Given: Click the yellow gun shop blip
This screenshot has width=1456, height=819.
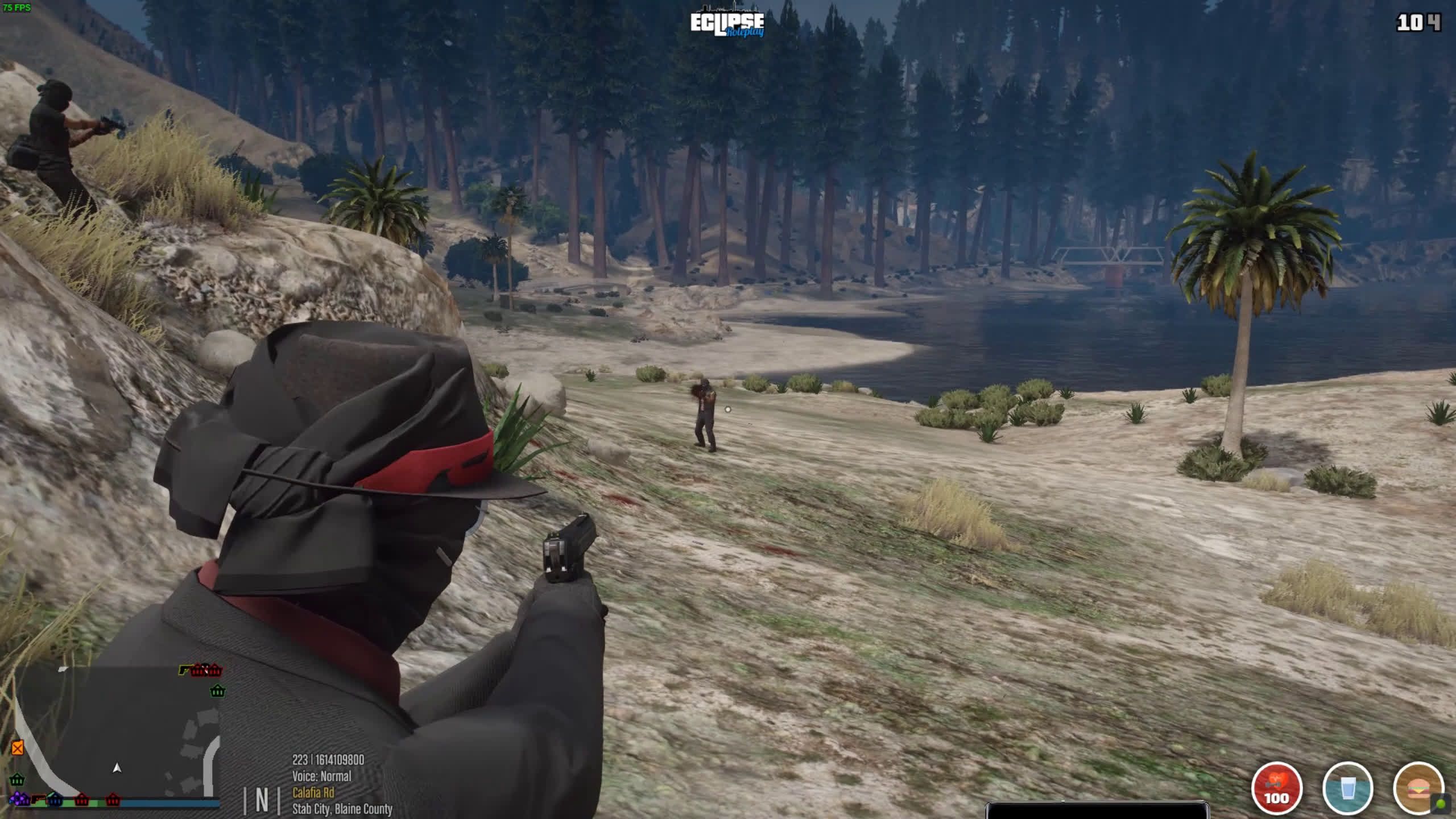Looking at the screenshot, I should (x=185, y=670).
